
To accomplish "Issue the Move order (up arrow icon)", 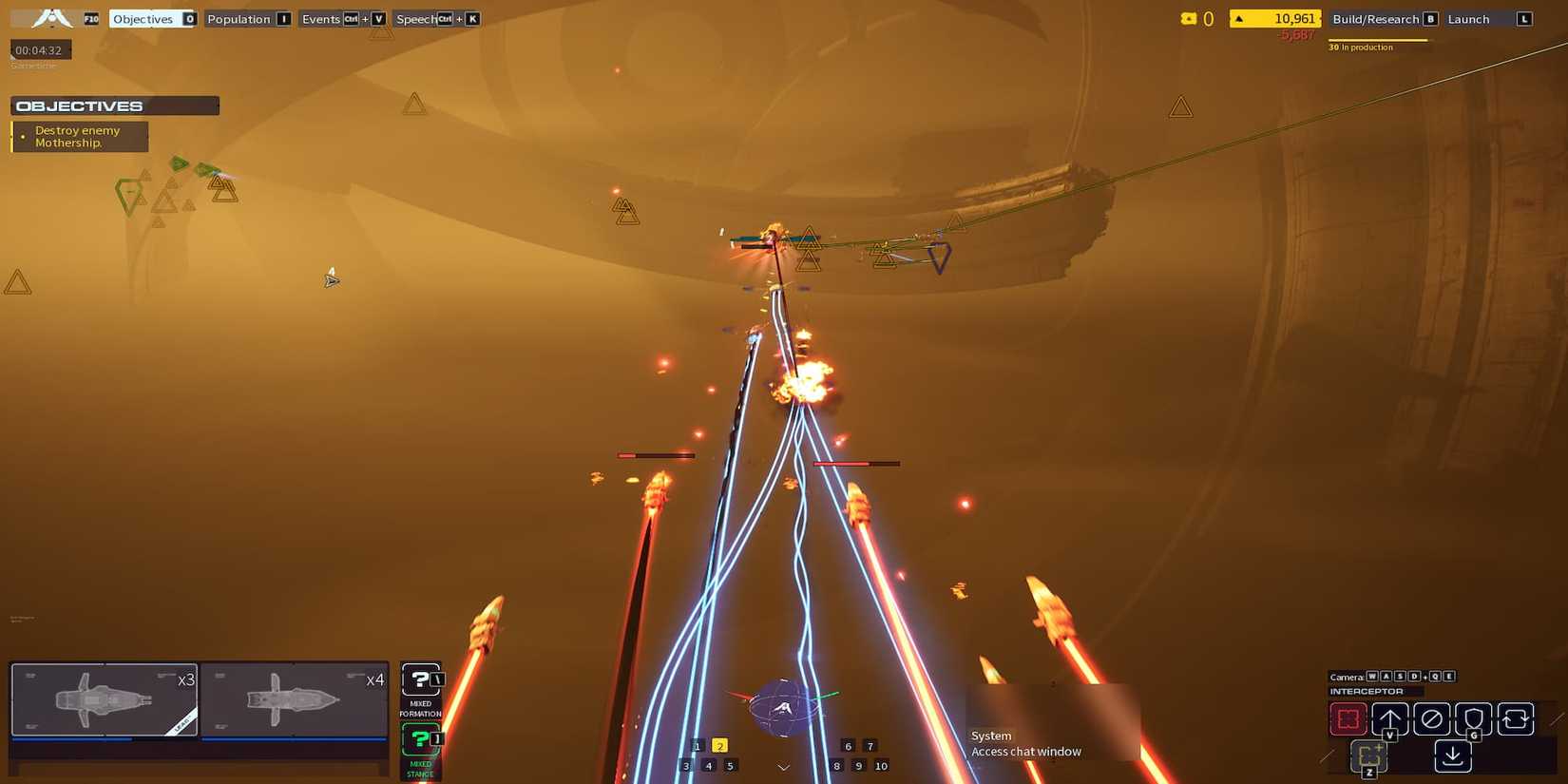I will [x=1390, y=719].
